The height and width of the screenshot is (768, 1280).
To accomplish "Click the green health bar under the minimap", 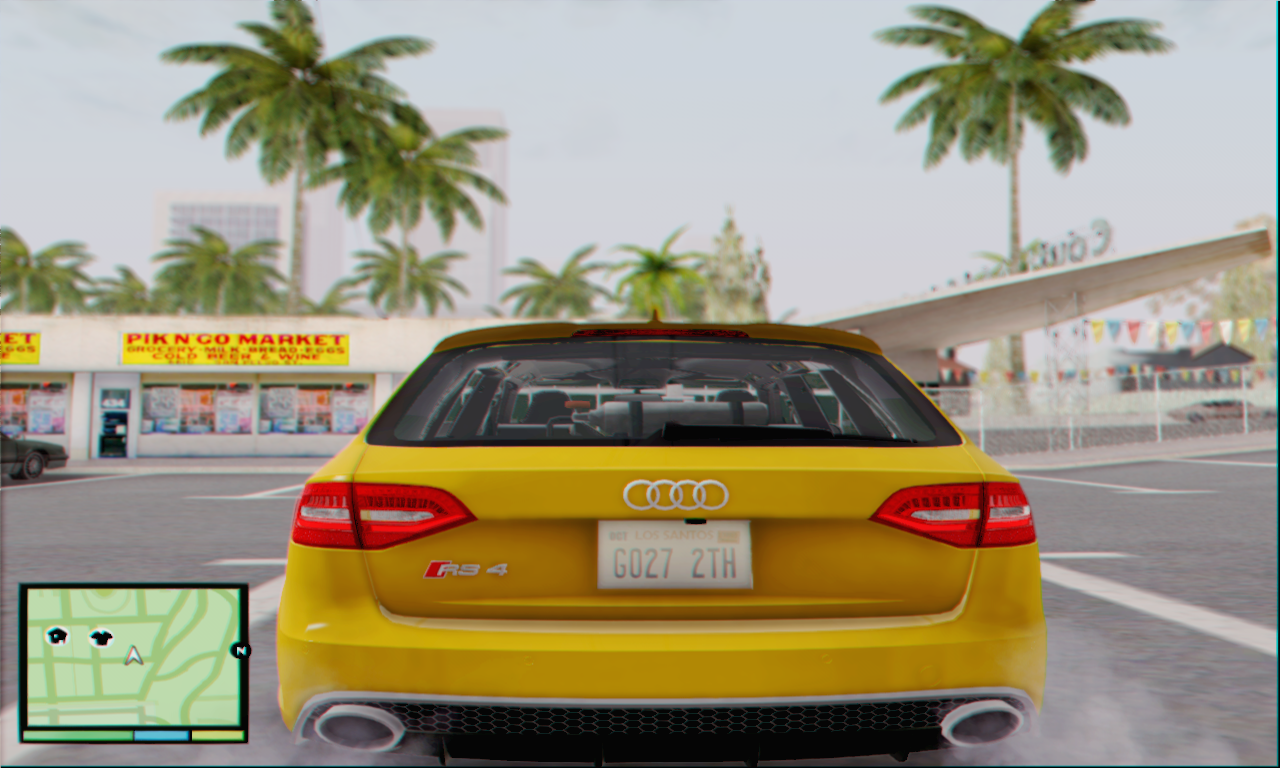I will pos(76,734).
